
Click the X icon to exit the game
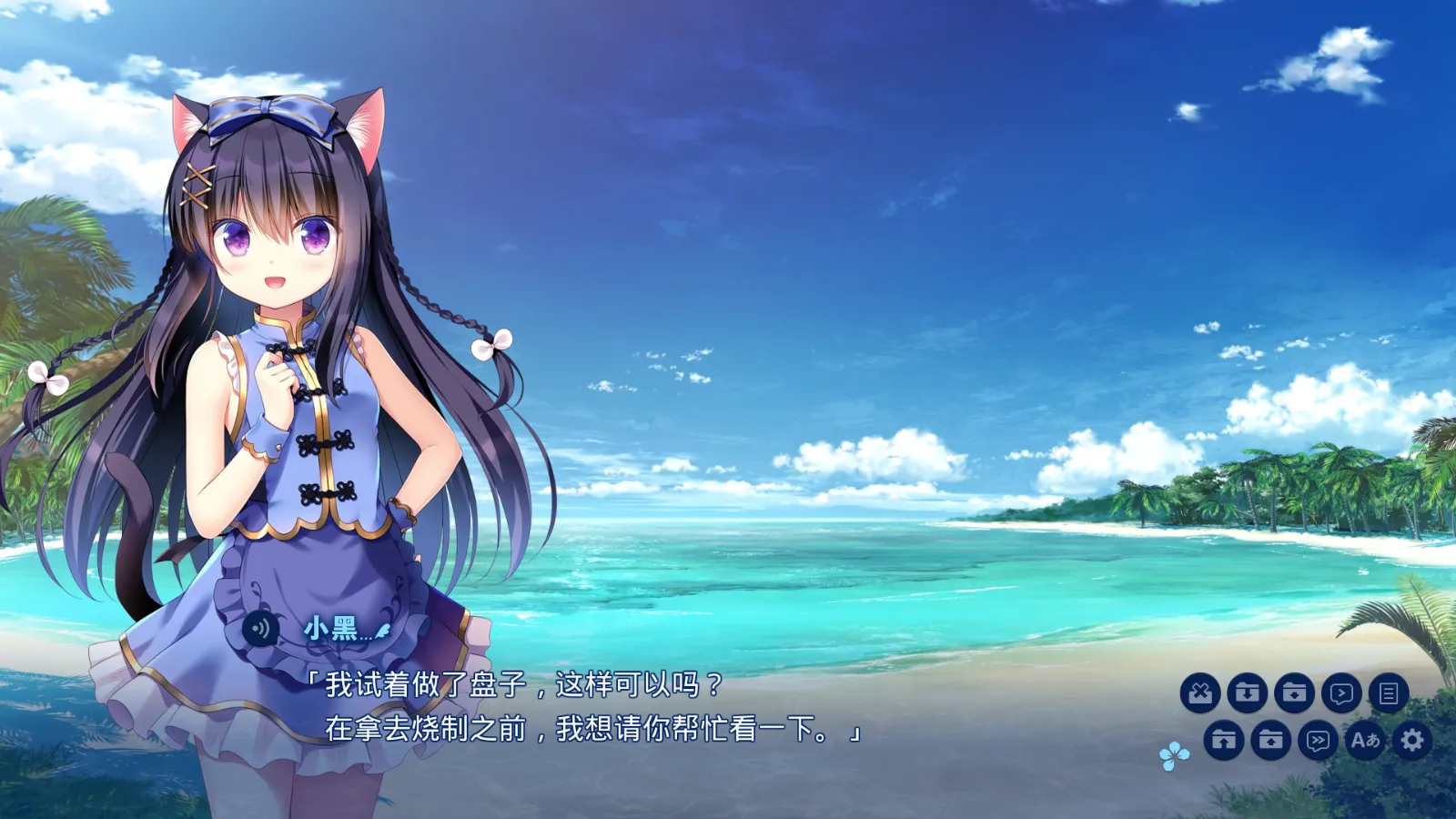tap(1201, 692)
